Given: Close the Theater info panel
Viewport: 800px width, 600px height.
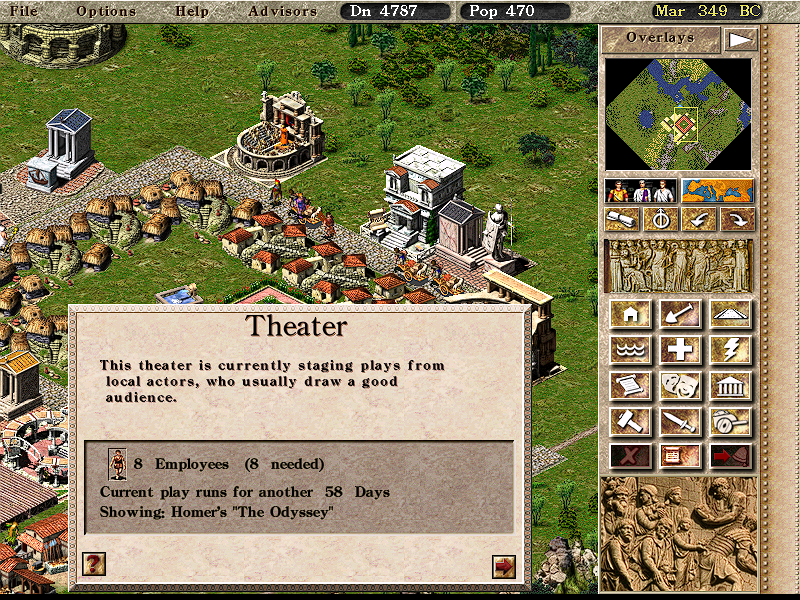Looking at the screenshot, I should (504, 566).
